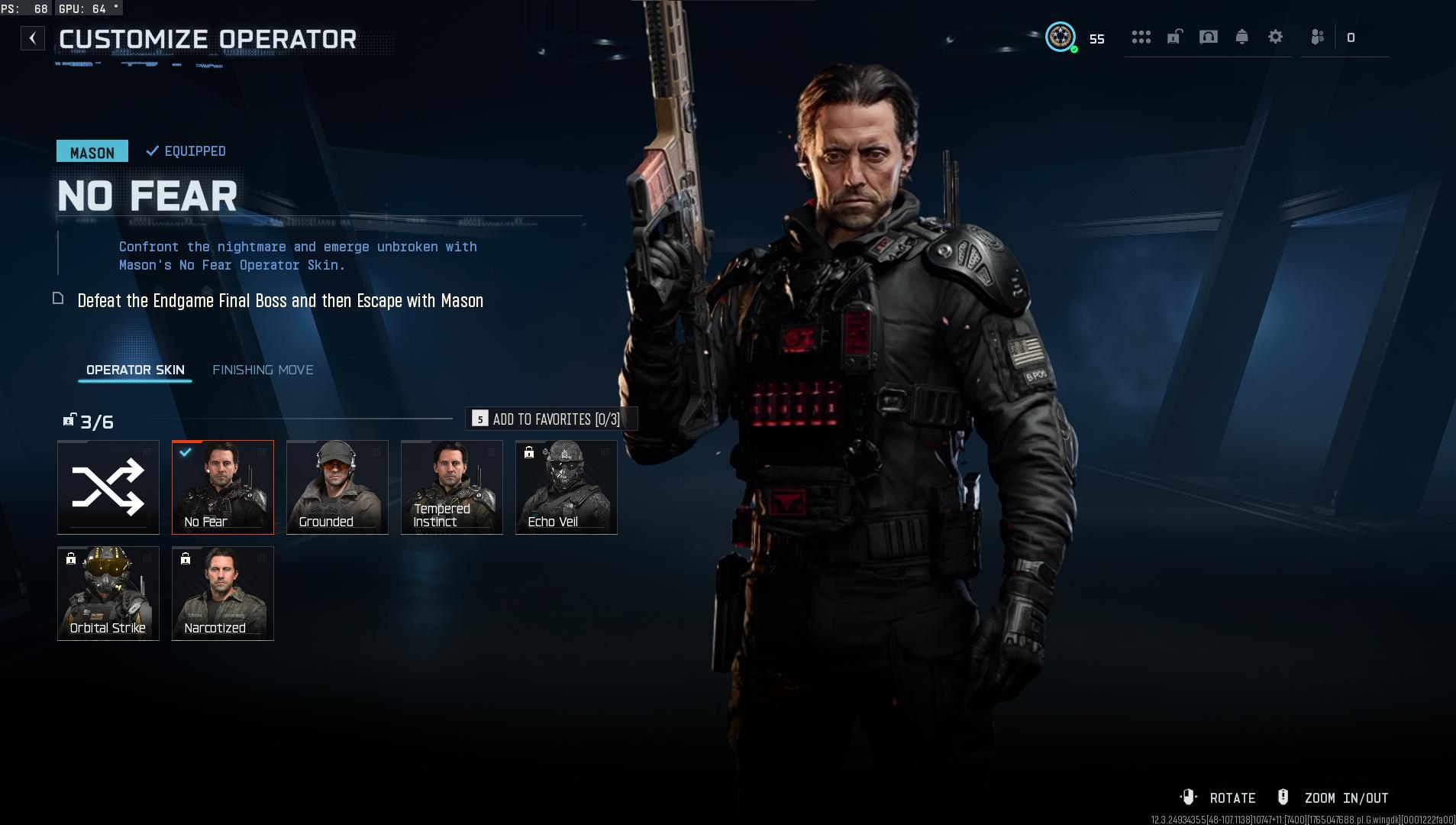The image size is (1456, 825).
Task: Open the social party icon
Action: point(1317,37)
